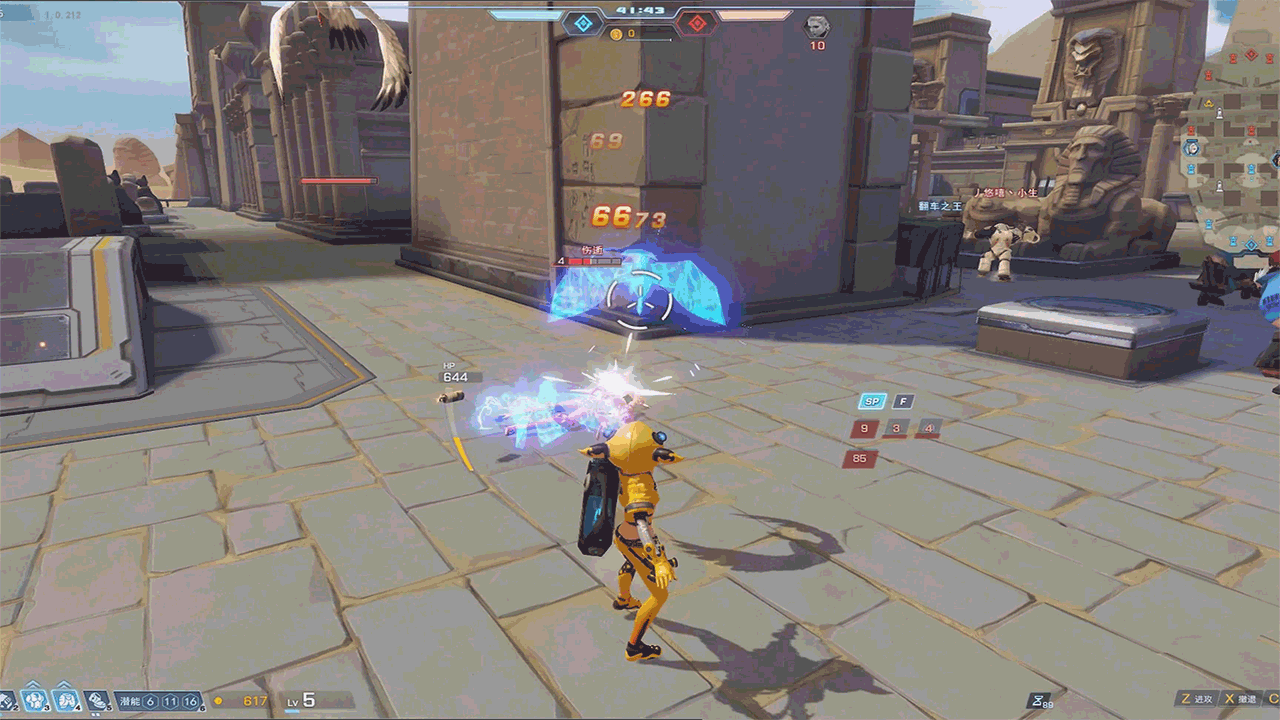Click the SP skill indicator
The image size is (1280, 720).
pos(871,402)
